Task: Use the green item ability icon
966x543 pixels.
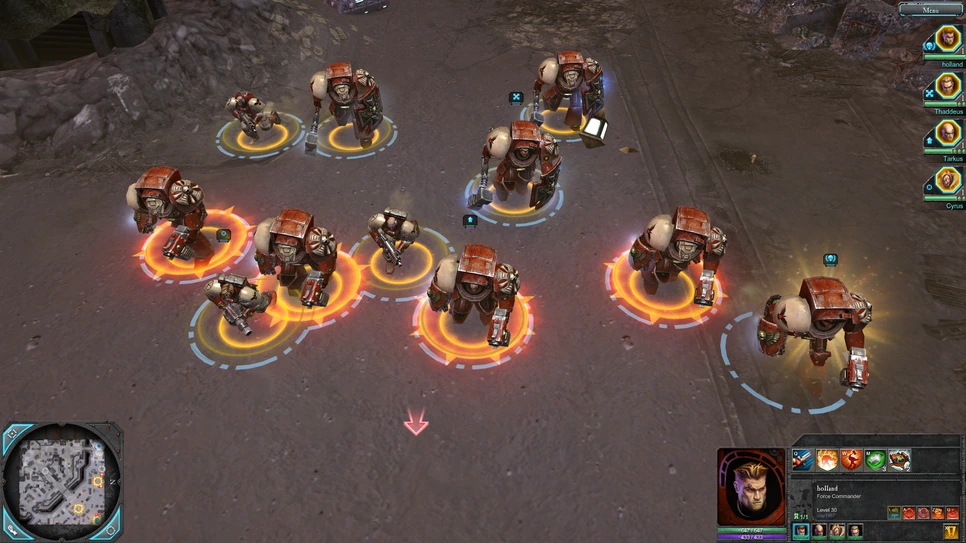Action: pos(876,460)
